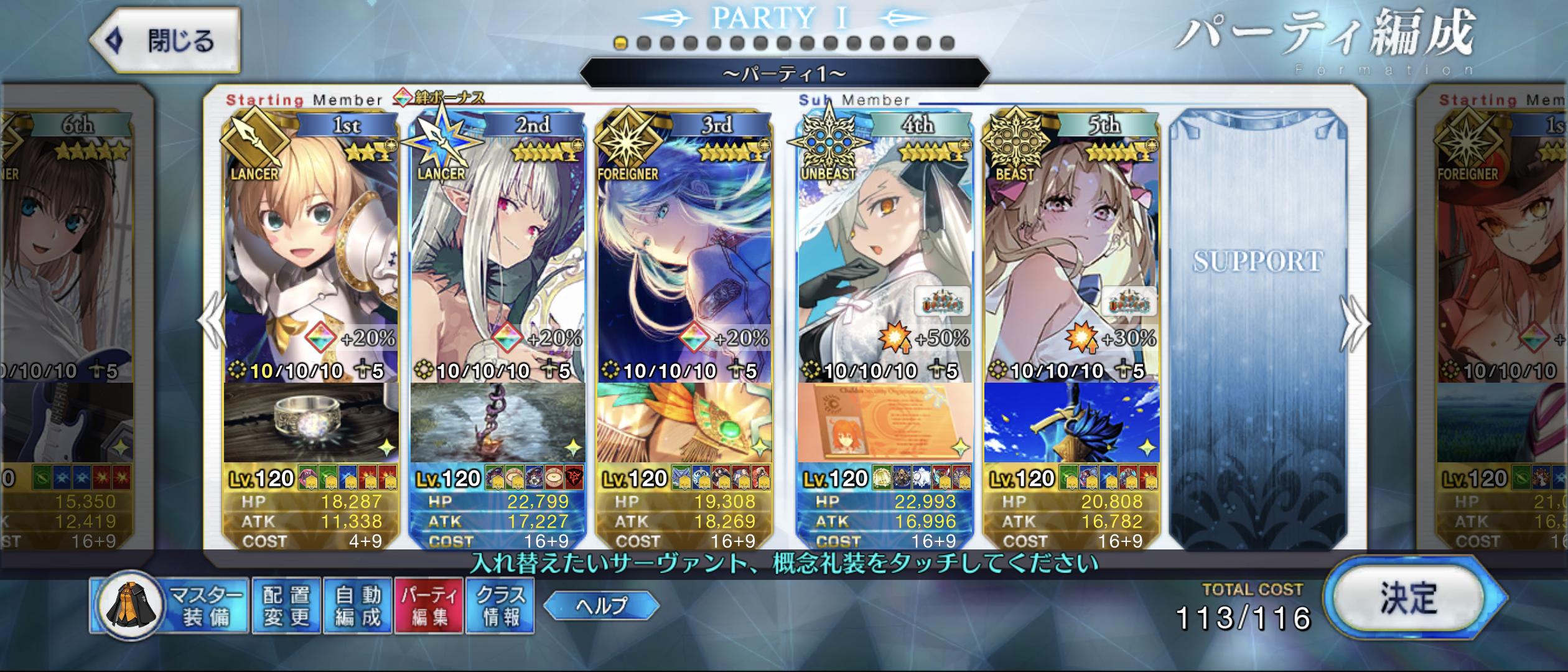Open マスター装備 master equipment menu
The height and width of the screenshot is (672, 1568).
click(169, 606)
